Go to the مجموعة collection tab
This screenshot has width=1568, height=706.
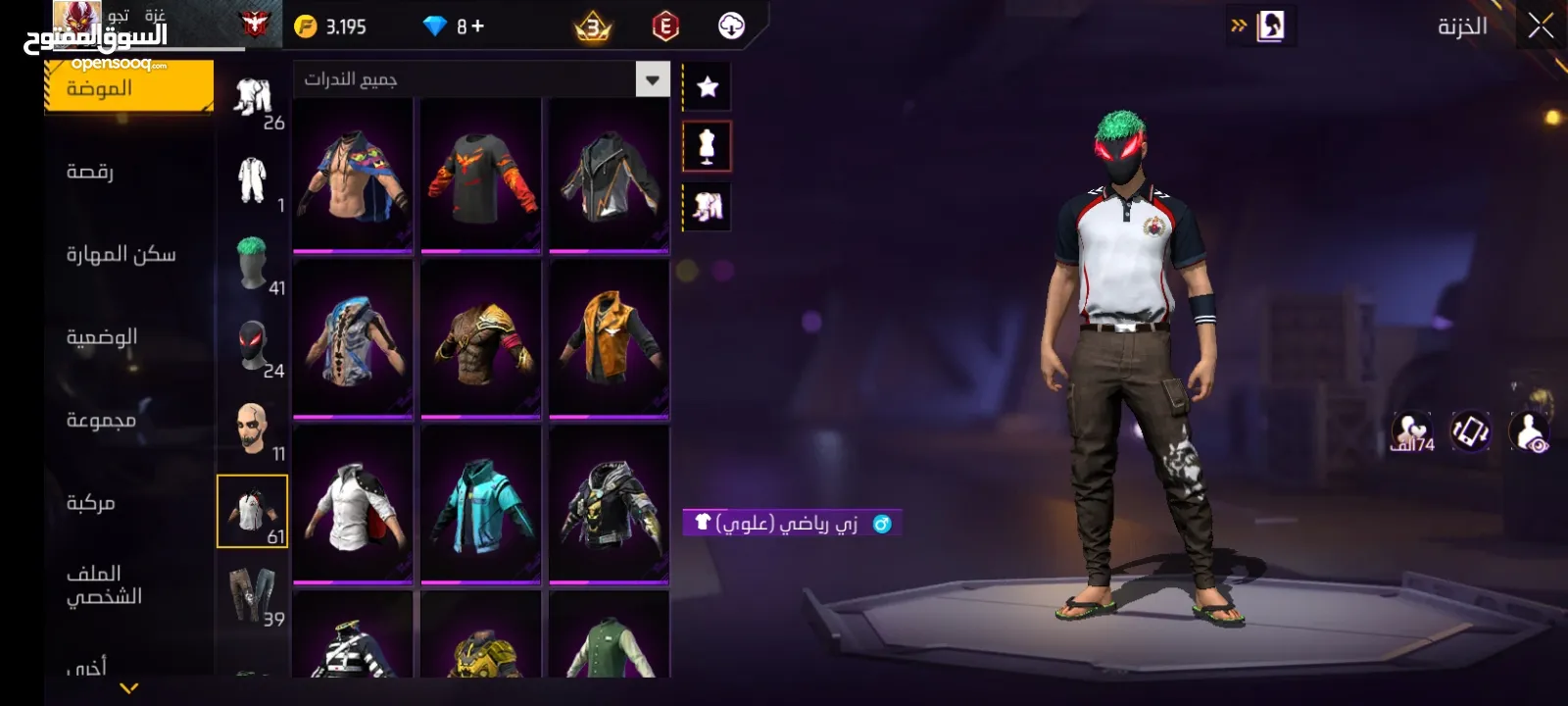(101, 420)
